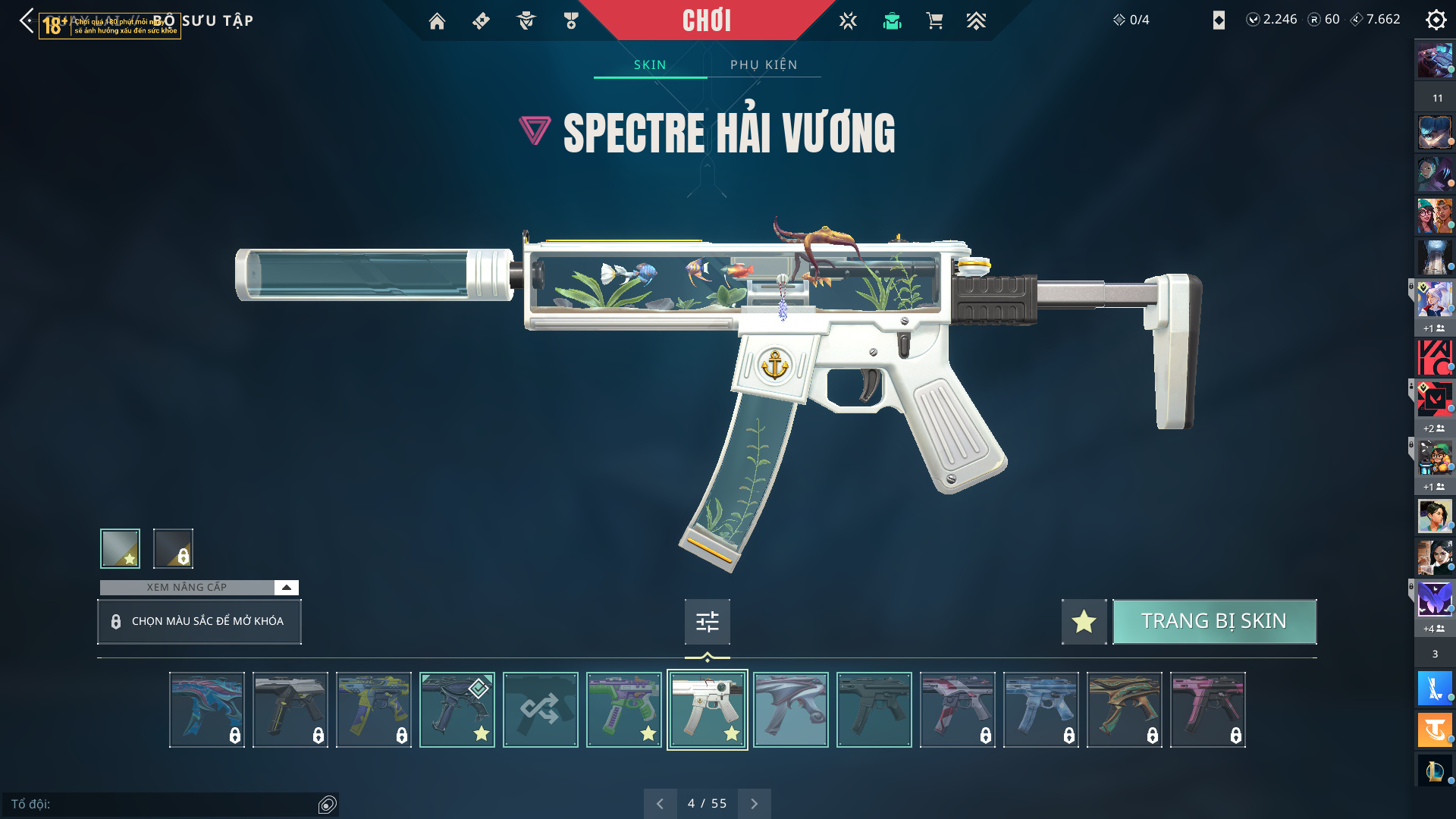Viewport: 1456px width, 819px height.
Task: Go to previous skin page arrow
Action: pyautogui.click(x=660, y=804)
